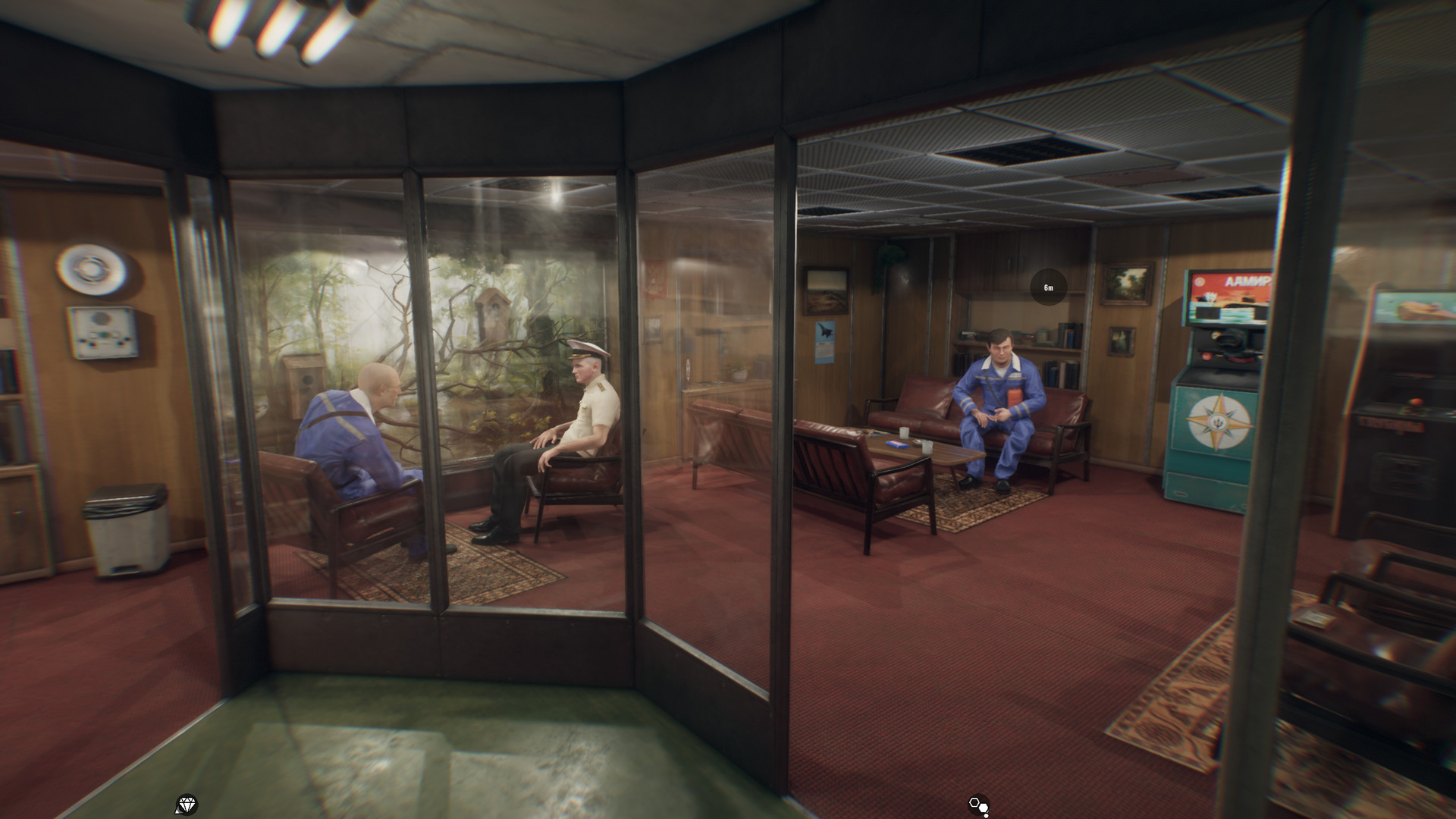
Task: Select the diamond icon in the HUD
Action: pos(186,805)
